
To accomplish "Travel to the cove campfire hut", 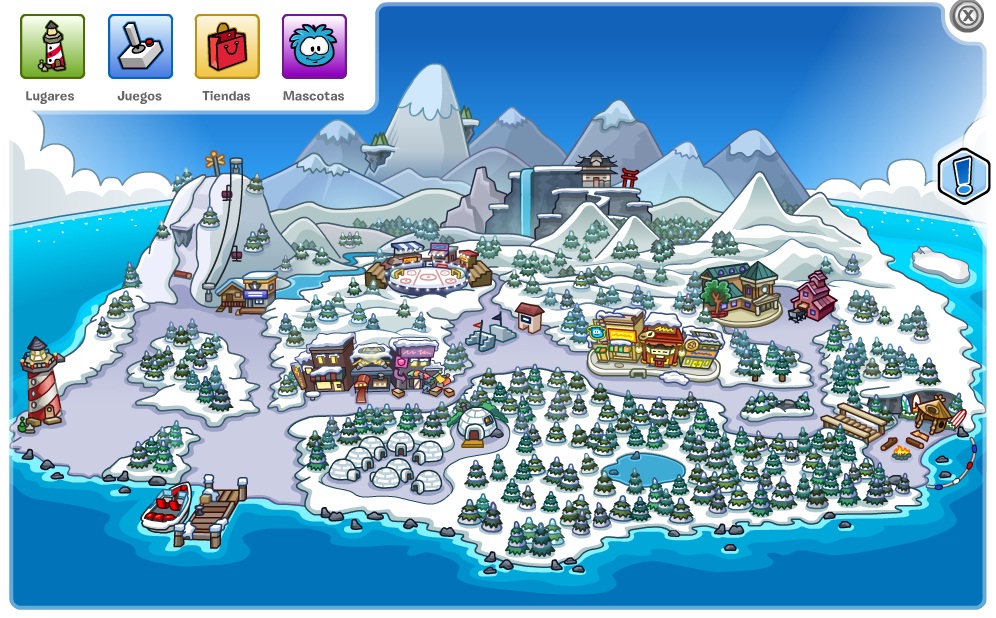I will 931,412.
